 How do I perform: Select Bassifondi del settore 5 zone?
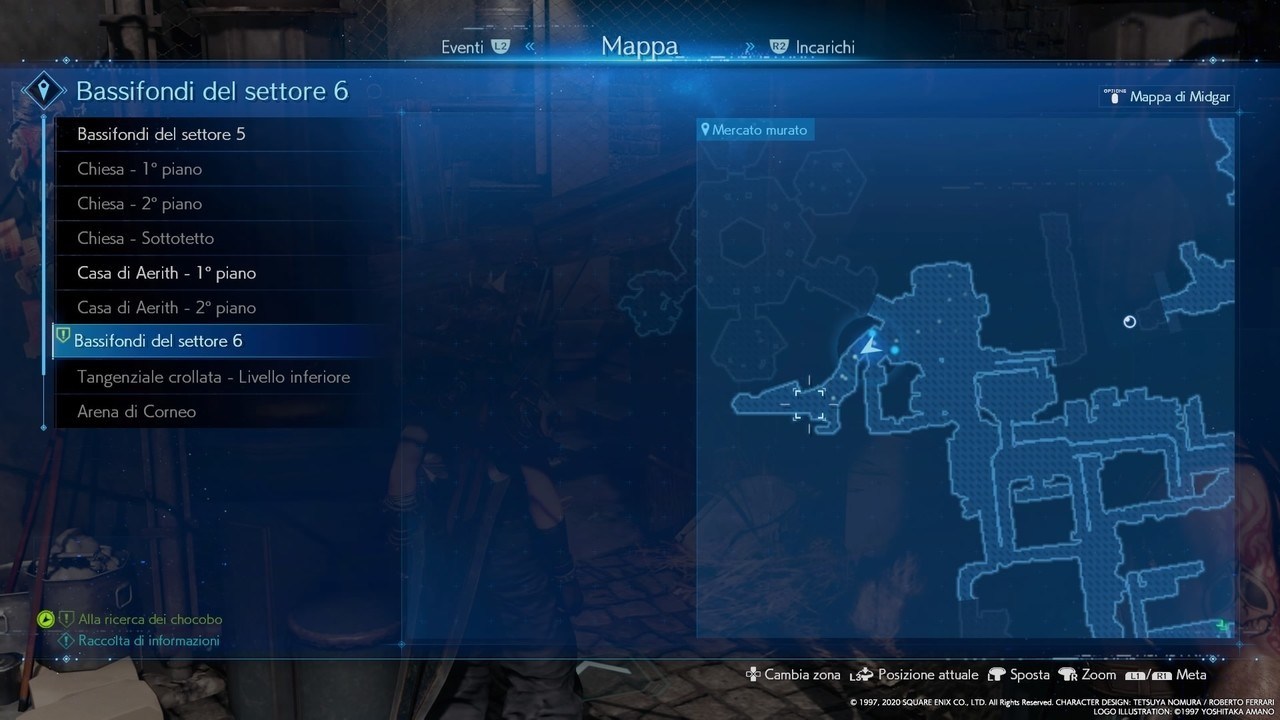point(161,134)
